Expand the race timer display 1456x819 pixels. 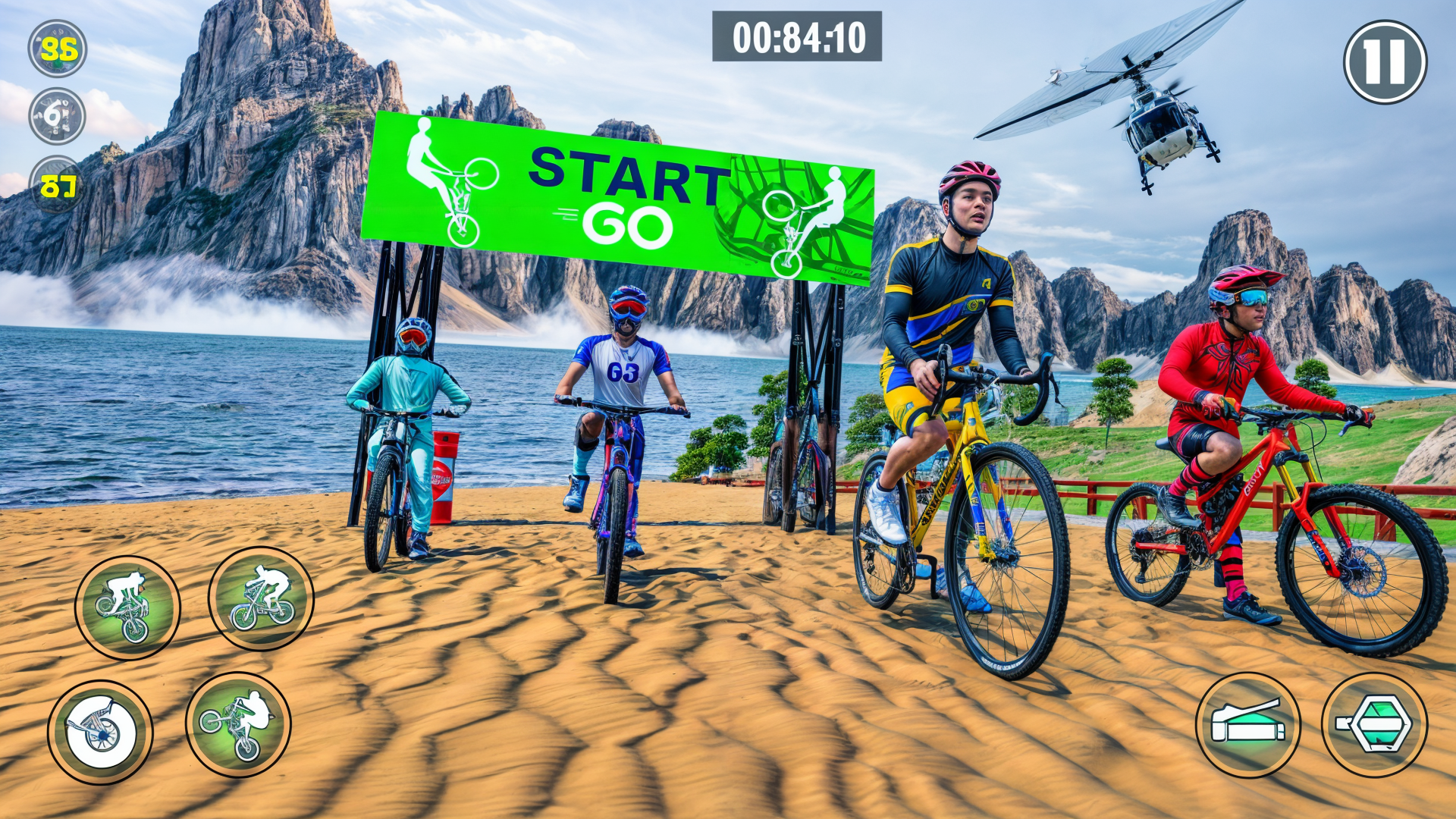tap(795, 36)
